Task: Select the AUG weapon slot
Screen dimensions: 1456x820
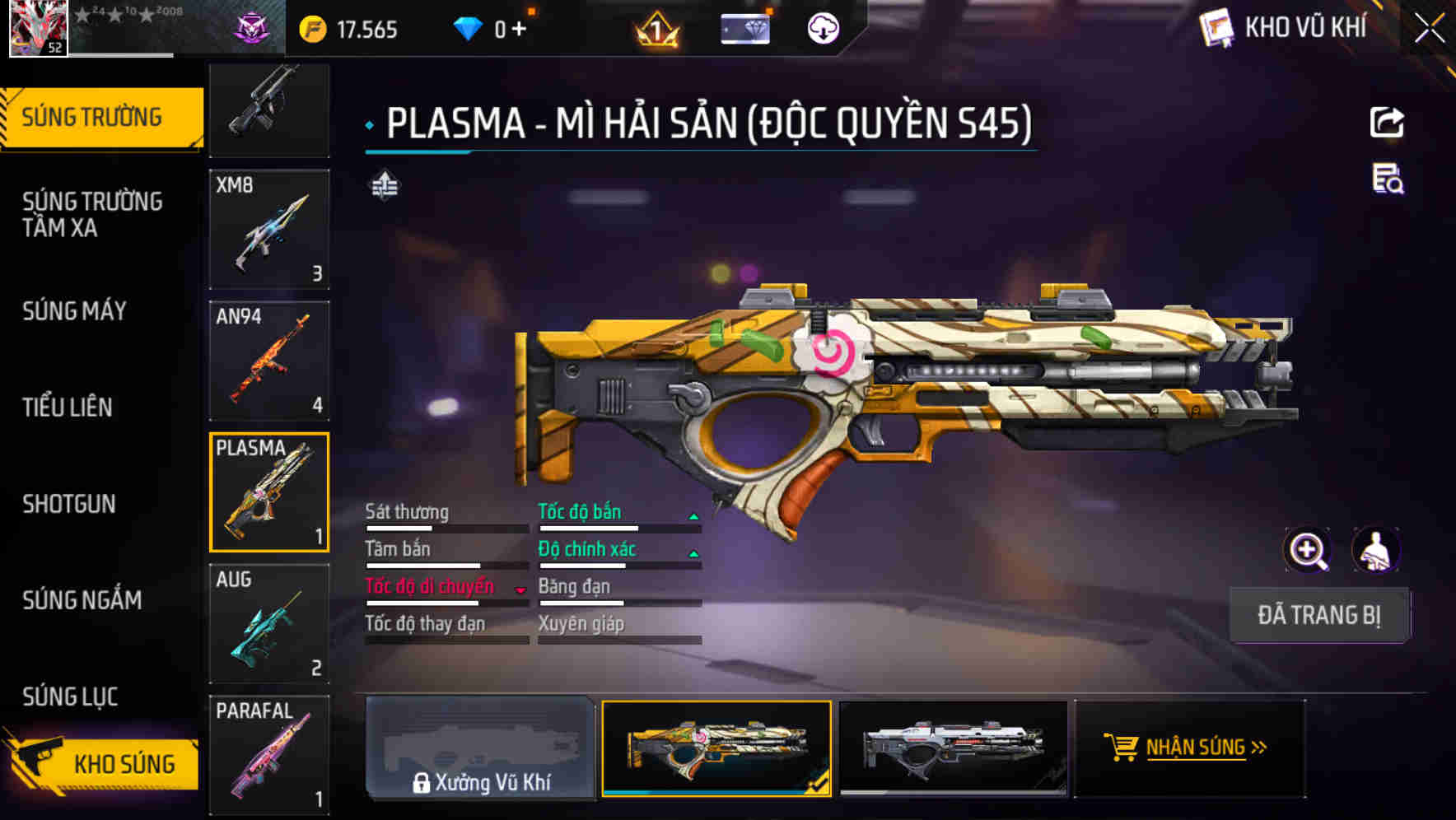Action: (x=269, y=623)
